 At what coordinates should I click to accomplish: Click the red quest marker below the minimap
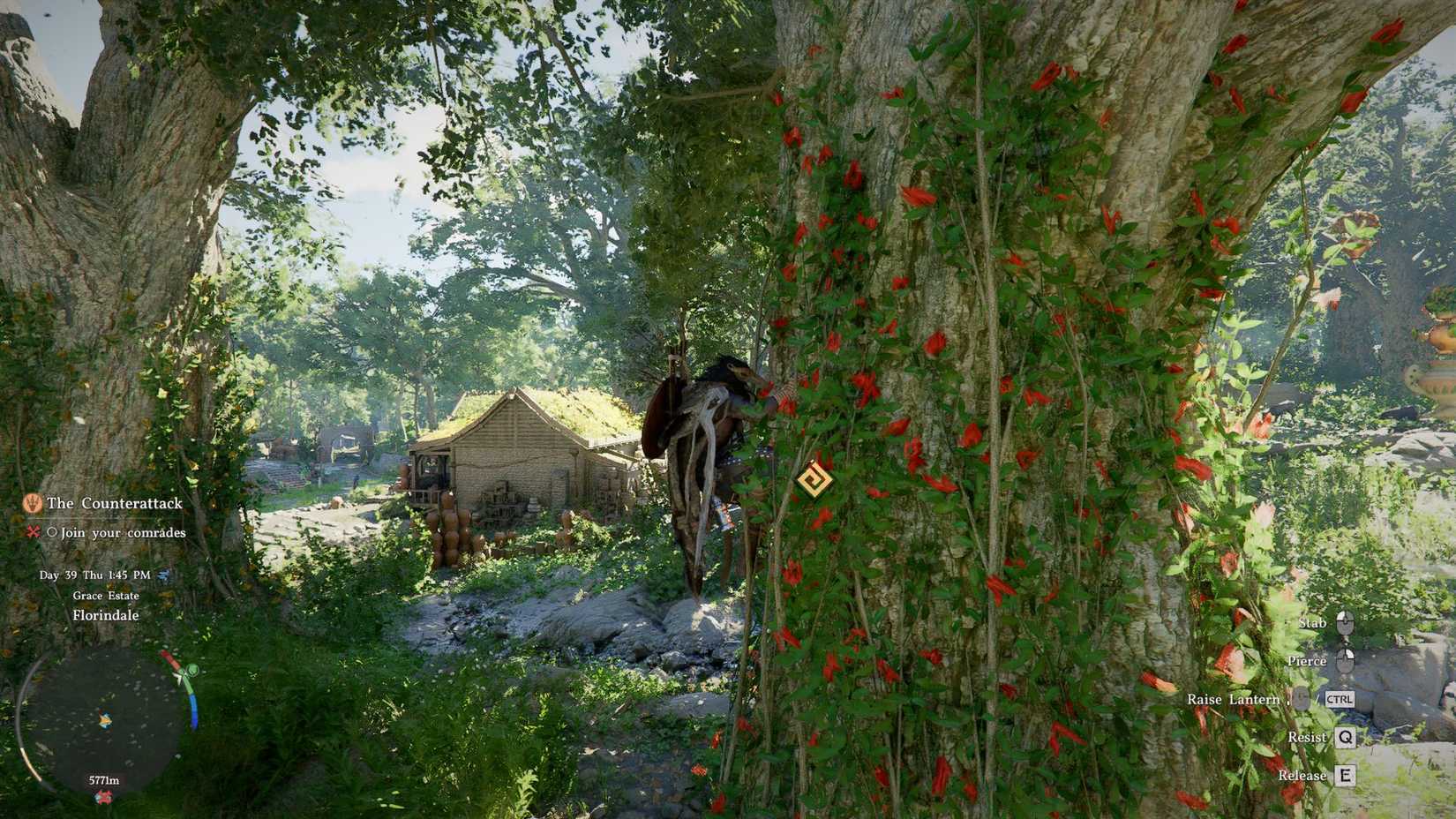click(x=103, y=797)
